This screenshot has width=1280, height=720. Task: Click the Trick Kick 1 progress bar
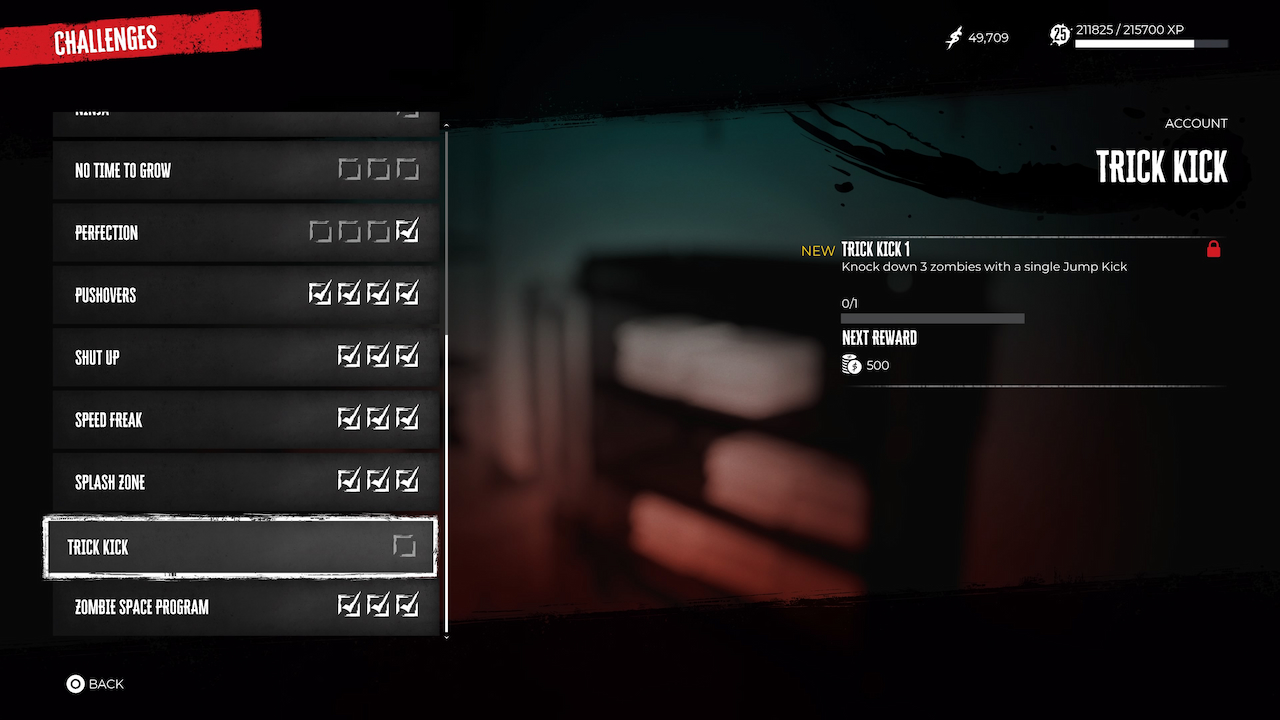click(x=932, y=317)
